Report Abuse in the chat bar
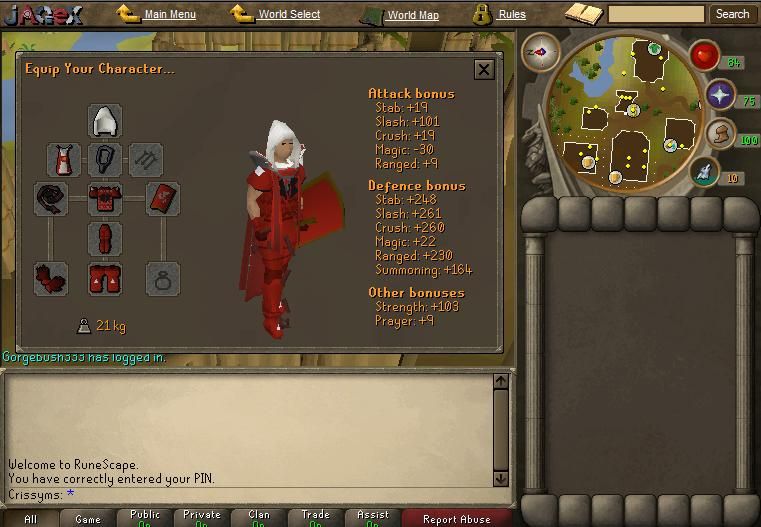Image resolution: width=761 pixels, height=527 pixels. point(456,519)
